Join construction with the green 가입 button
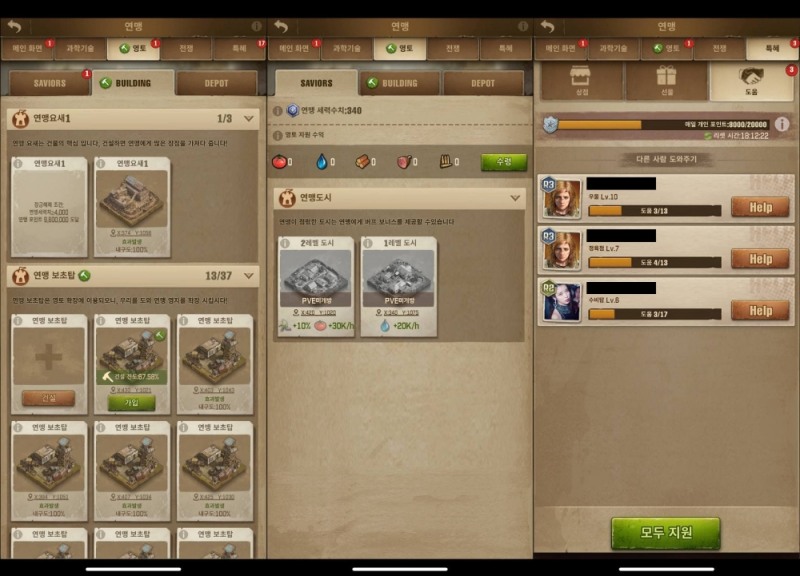 click(132, 402)
